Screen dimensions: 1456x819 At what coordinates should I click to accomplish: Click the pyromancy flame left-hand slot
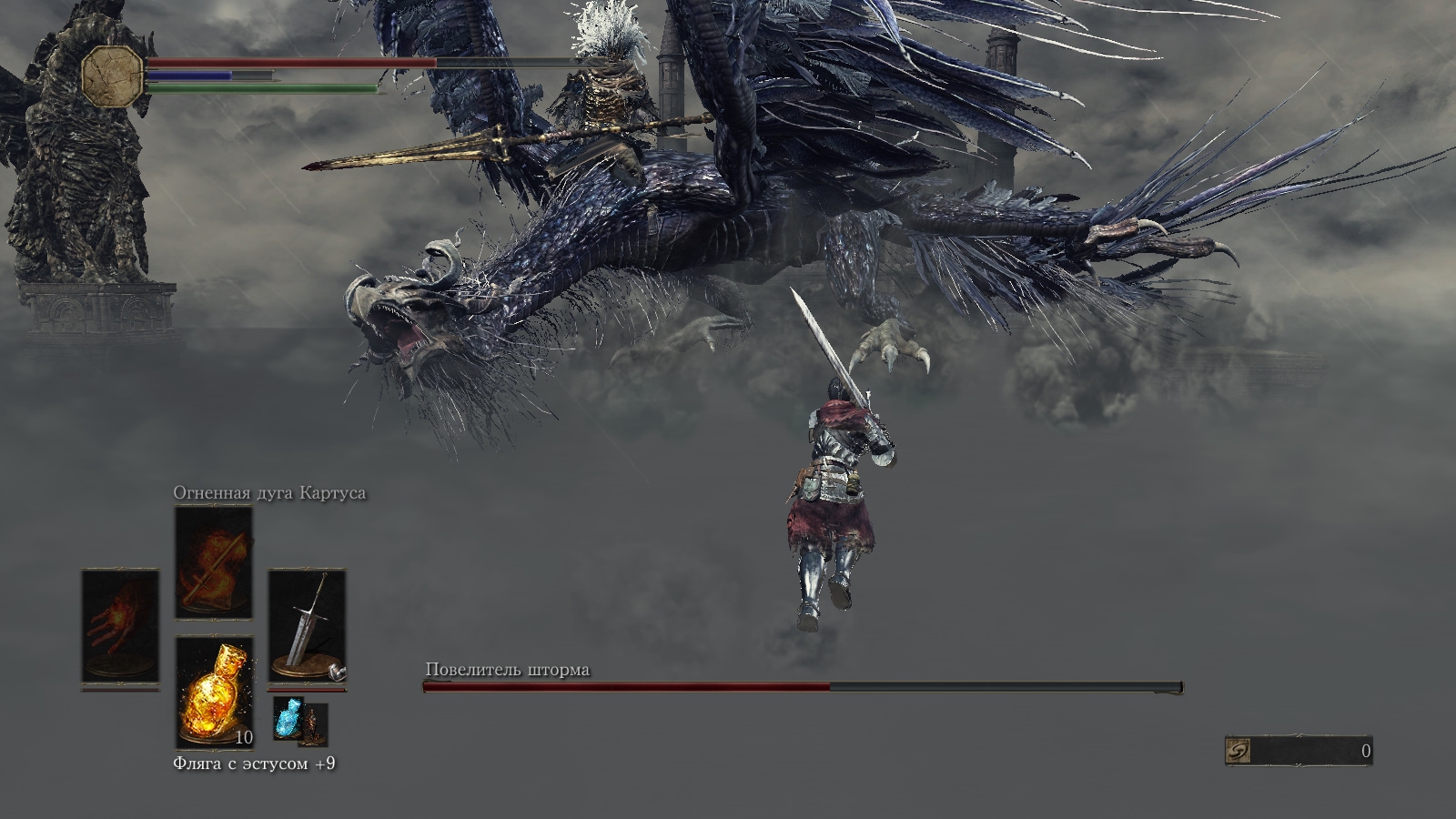pyautogui.click(x=120, y=626)
